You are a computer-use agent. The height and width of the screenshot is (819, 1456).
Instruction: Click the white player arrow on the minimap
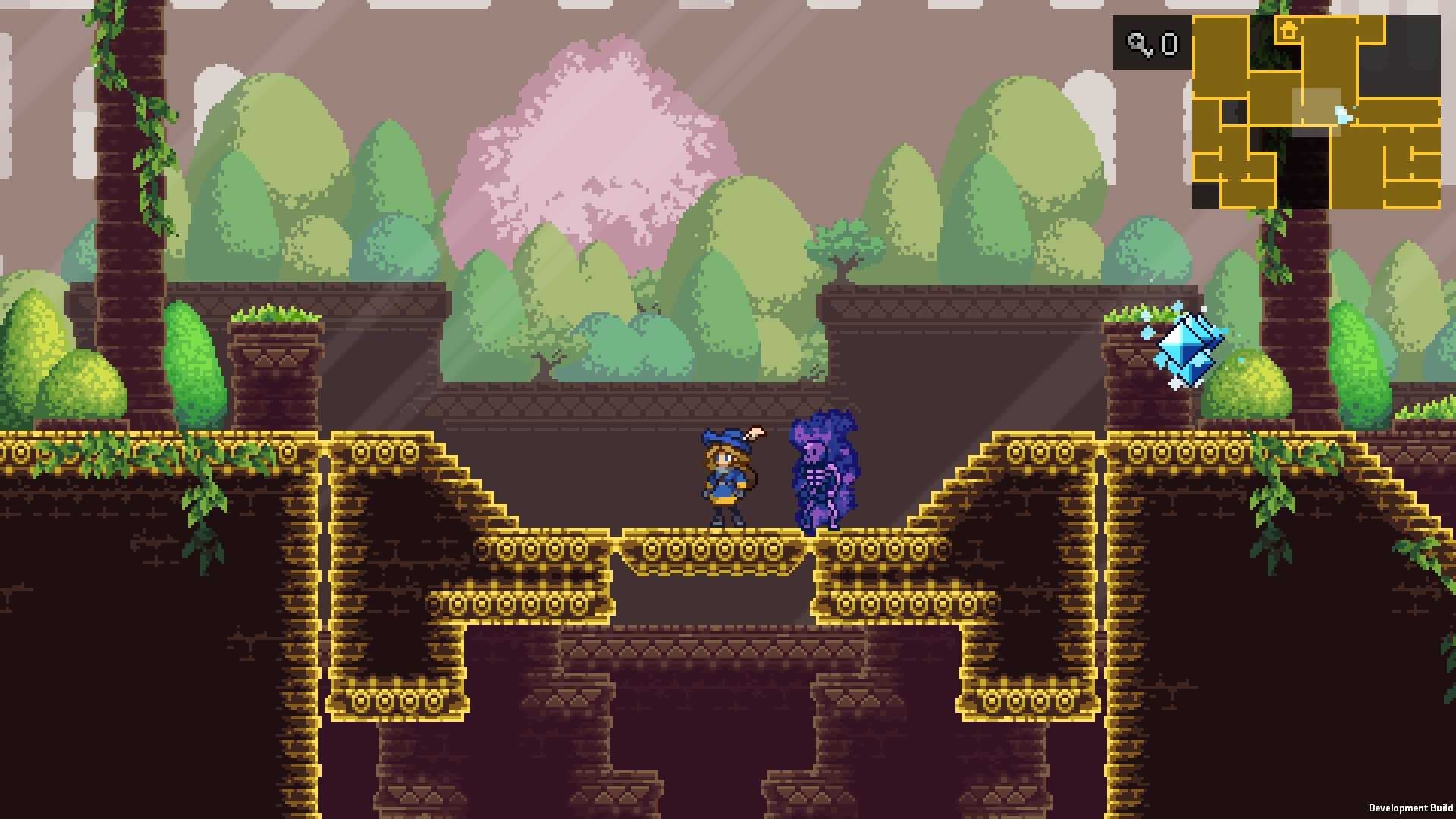(x=1342, y=115)
